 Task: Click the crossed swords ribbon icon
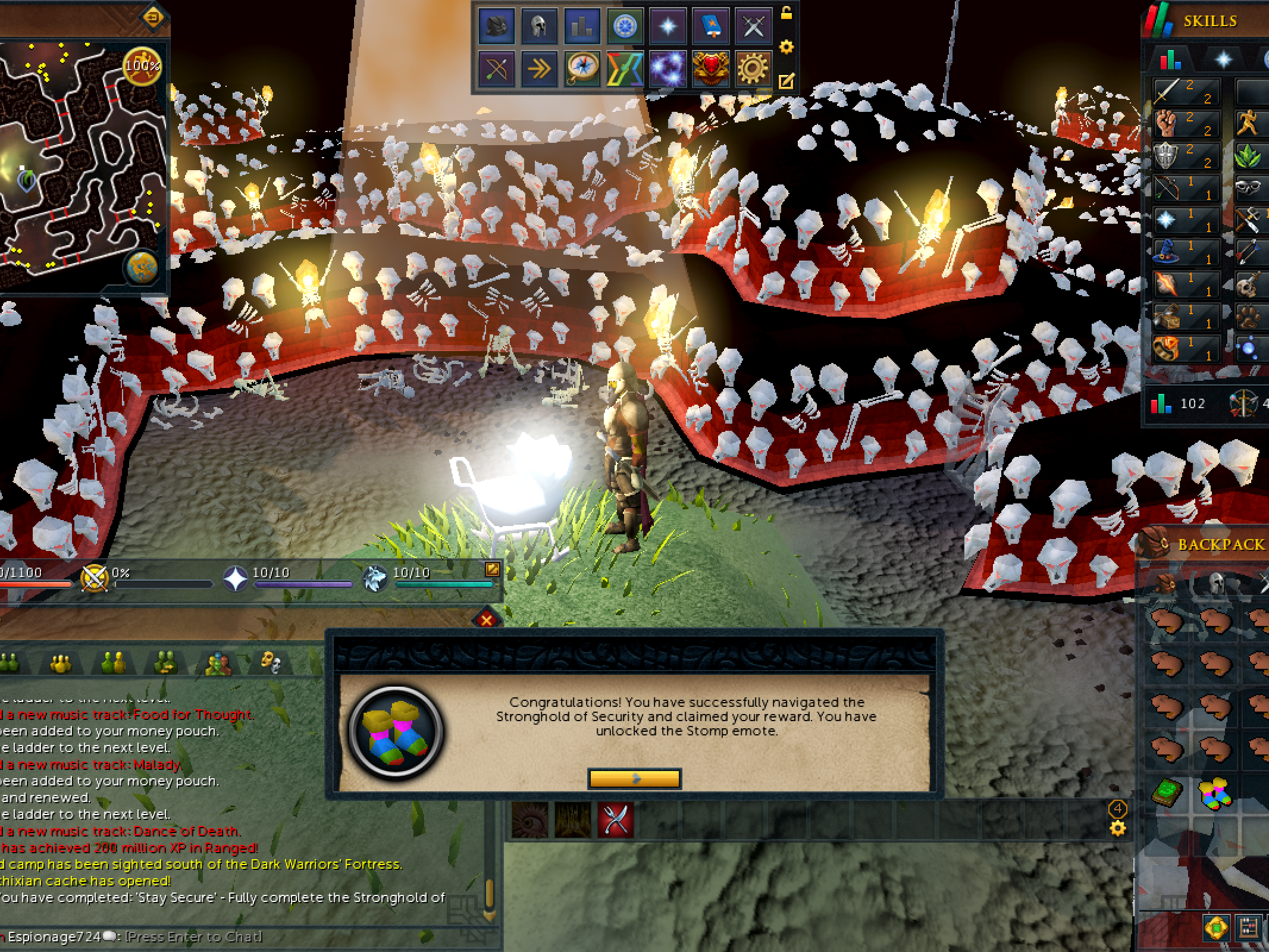pos(753,26)
